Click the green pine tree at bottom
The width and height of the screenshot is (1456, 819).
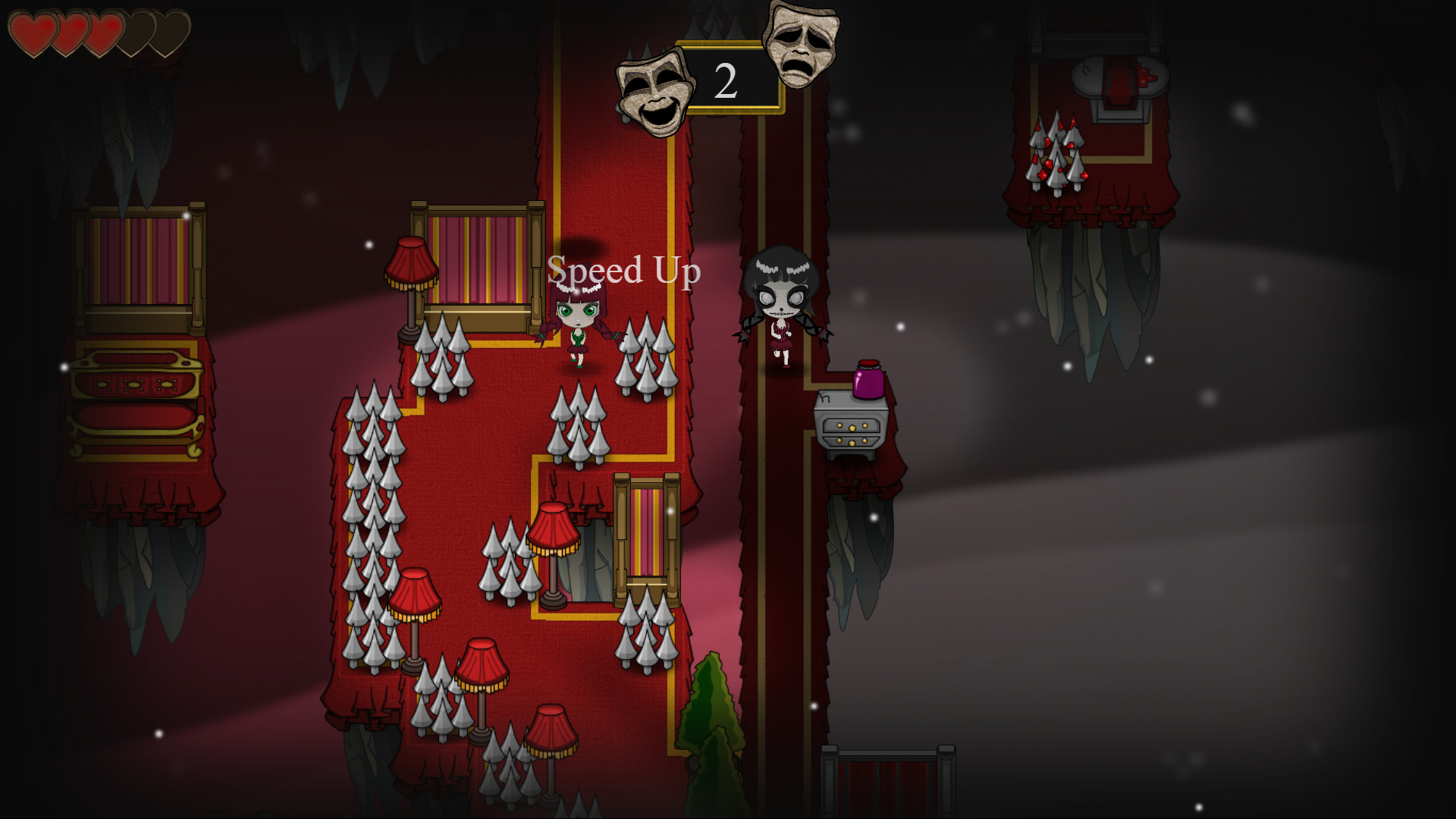click(x=711, y=705)
